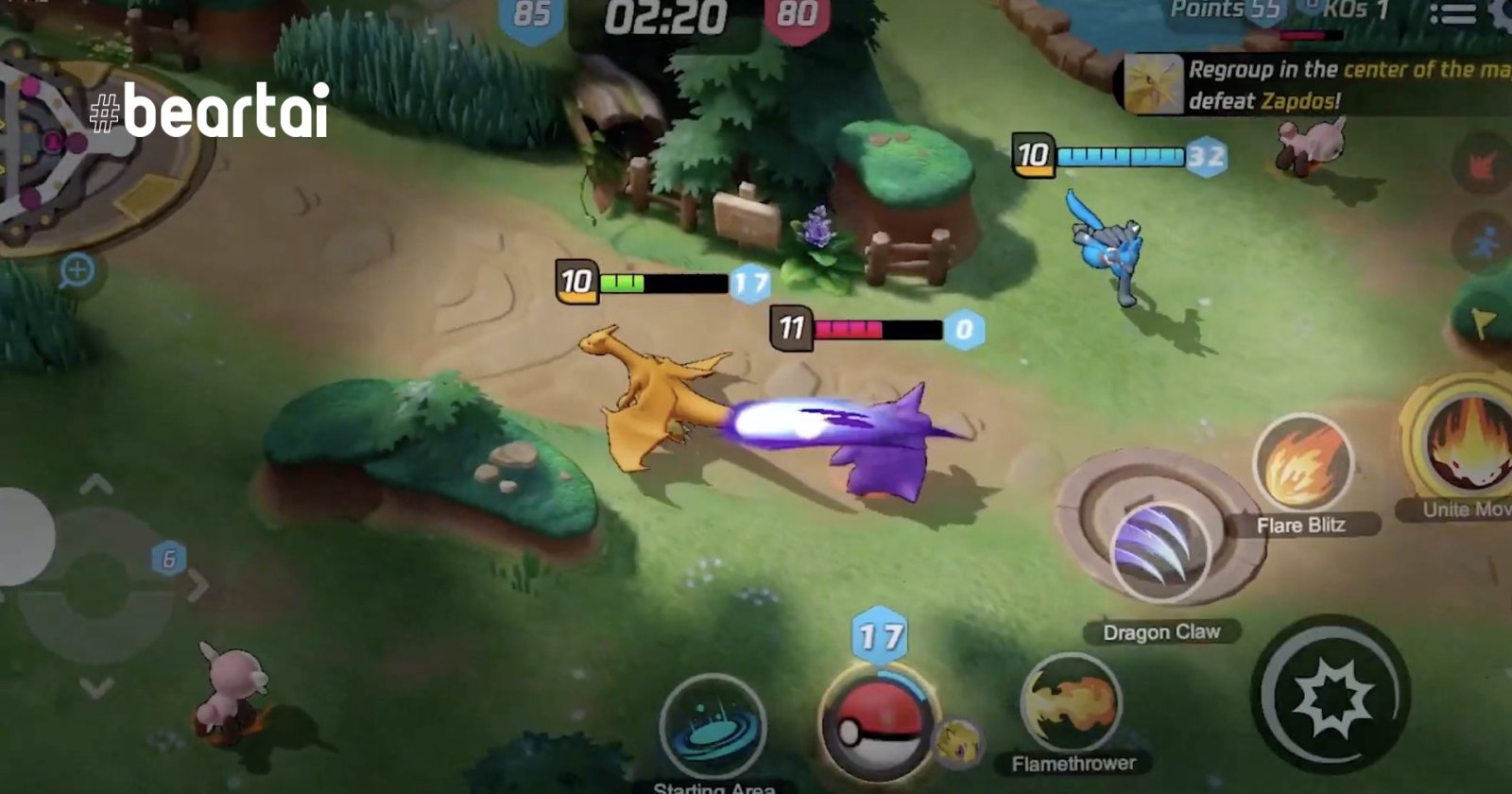
Task: Open the settings gear menu
Action: point(1503,11)
